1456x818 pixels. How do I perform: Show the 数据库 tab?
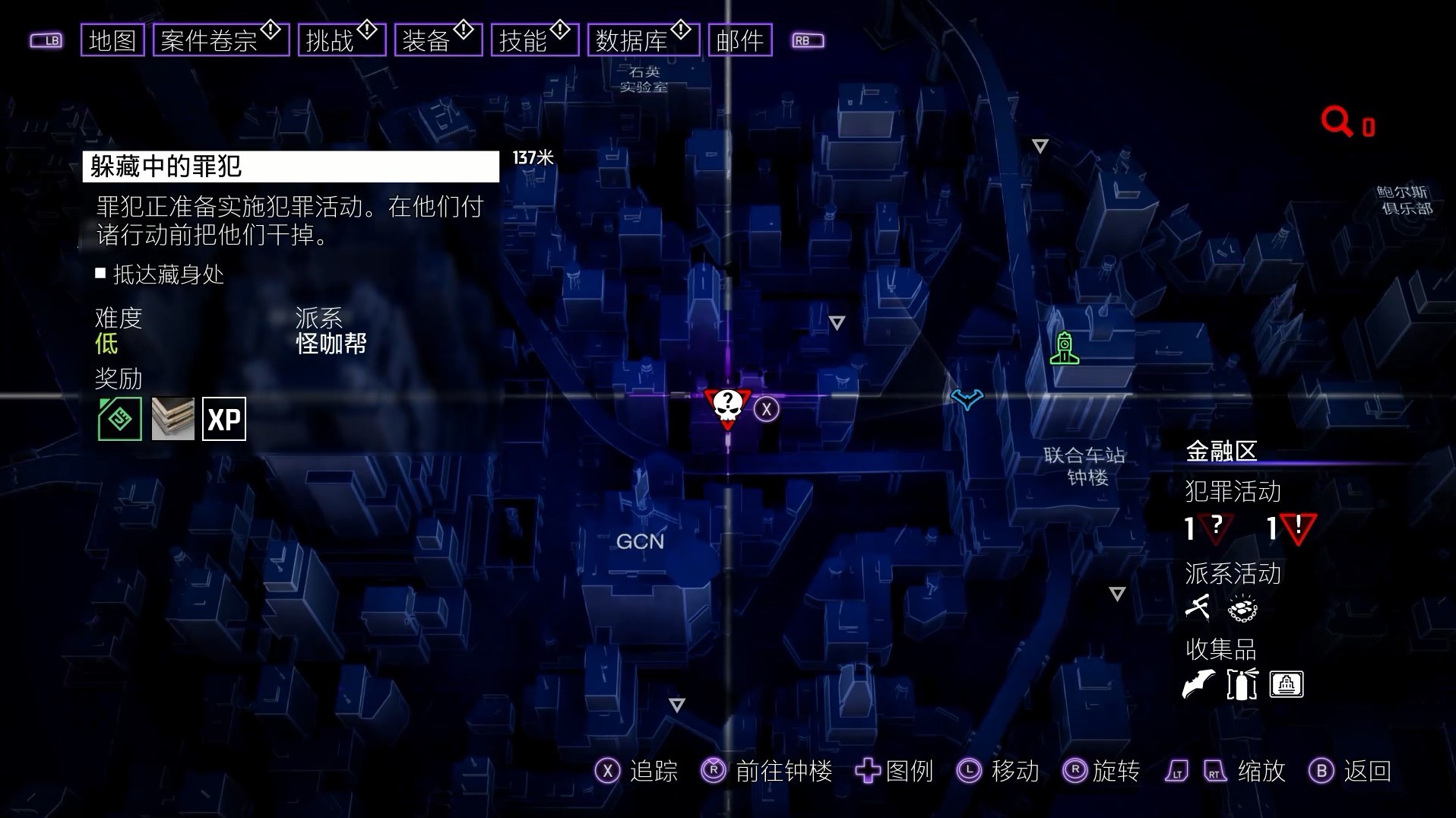click(643, 40)
